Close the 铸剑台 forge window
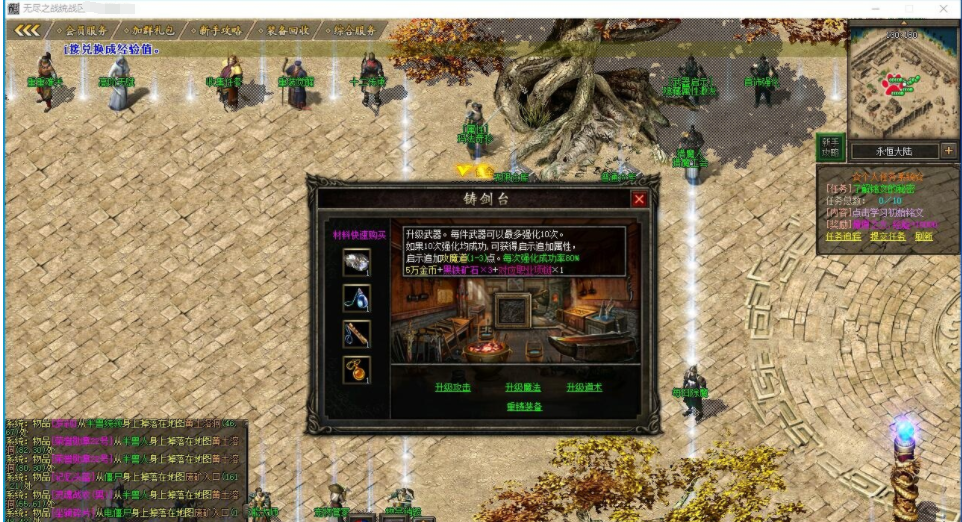The height and width of the screenshot is (522, 962). click(639, 199)
